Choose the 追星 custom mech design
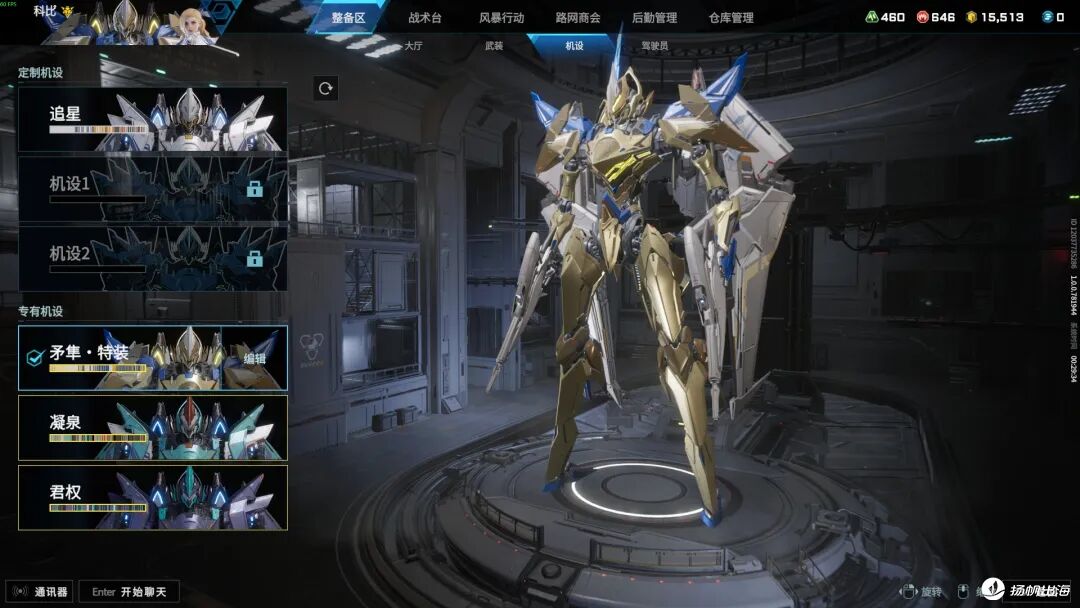Screen dimensions: 1080x608 coord(153,119)
